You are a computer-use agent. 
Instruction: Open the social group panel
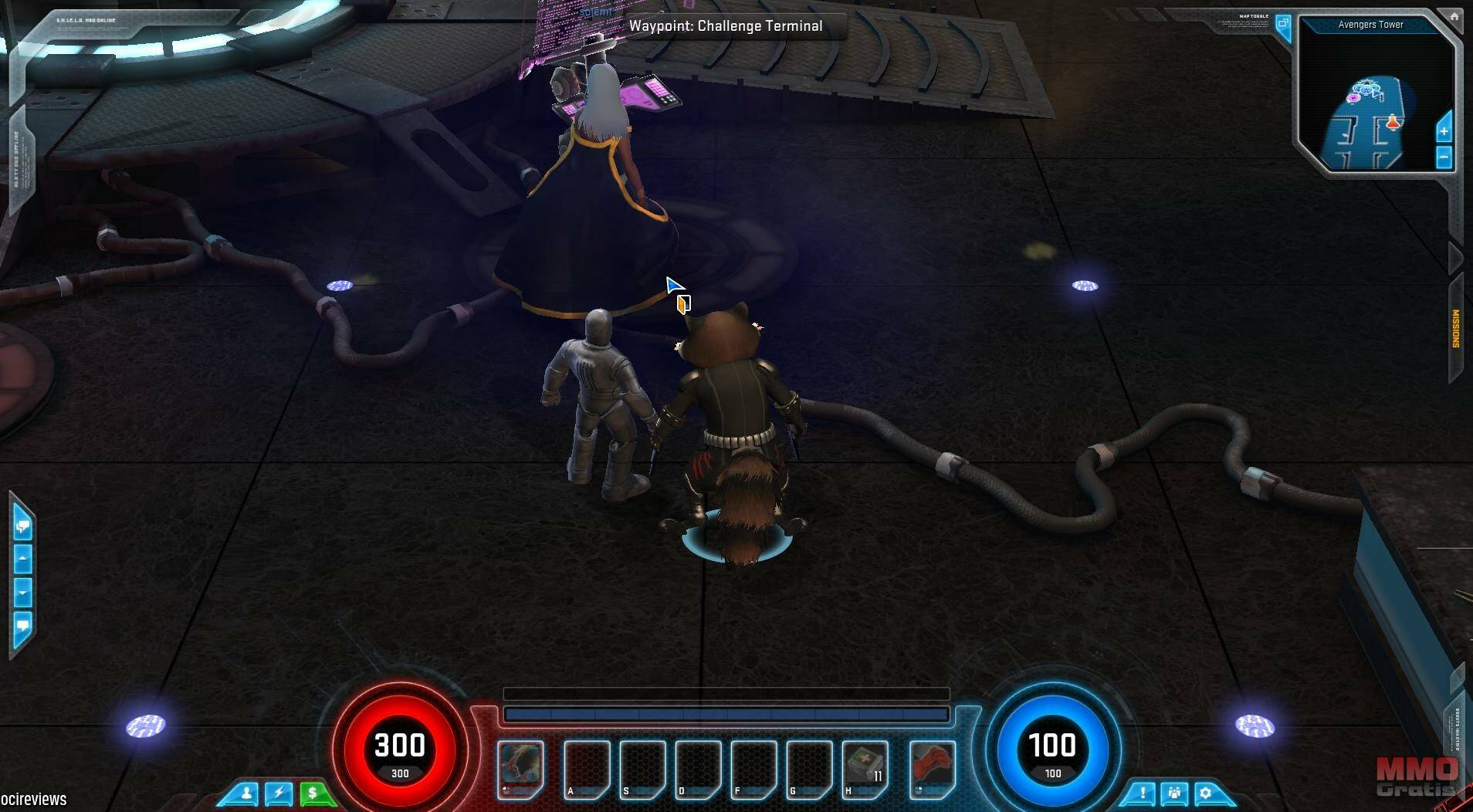click(x=1174, y=793)
